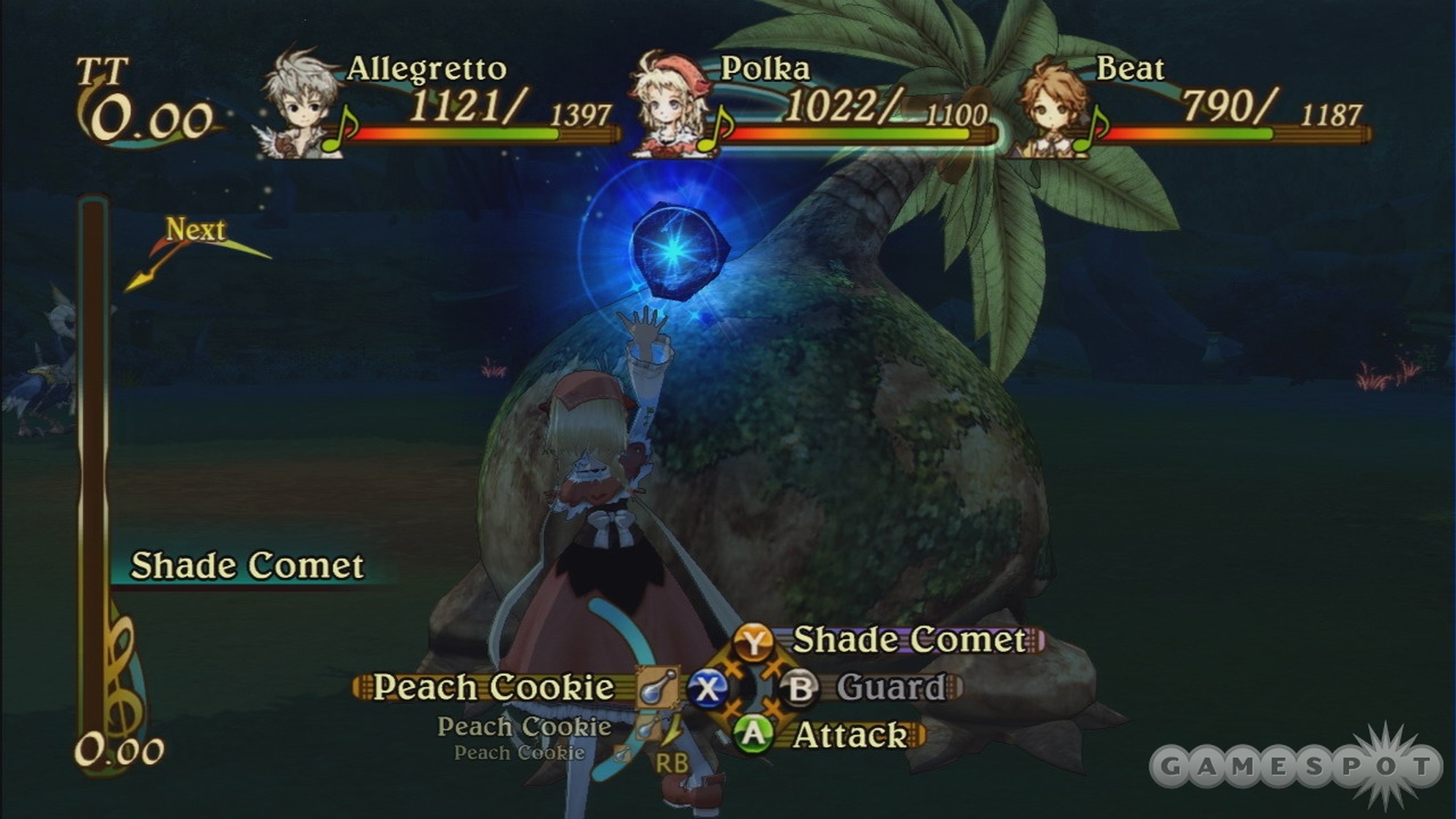Select Beat's character portrait
The image size is (1456, 819).
[1053, 106]
